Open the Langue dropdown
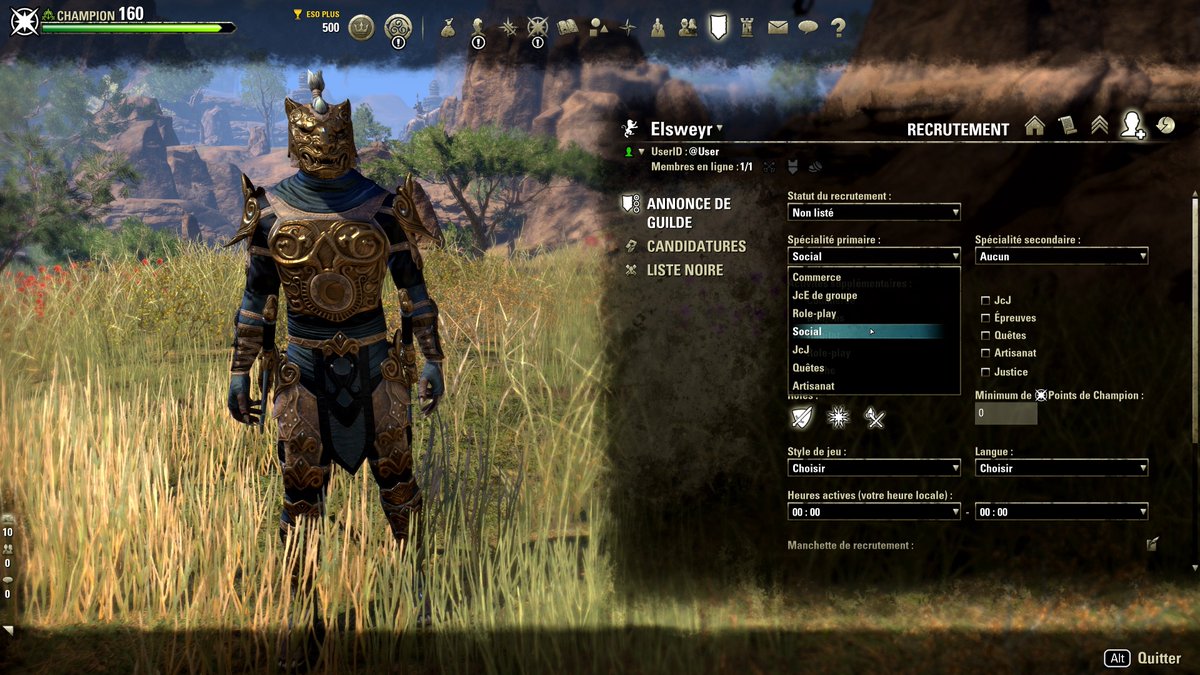 tap(1061, 468)
